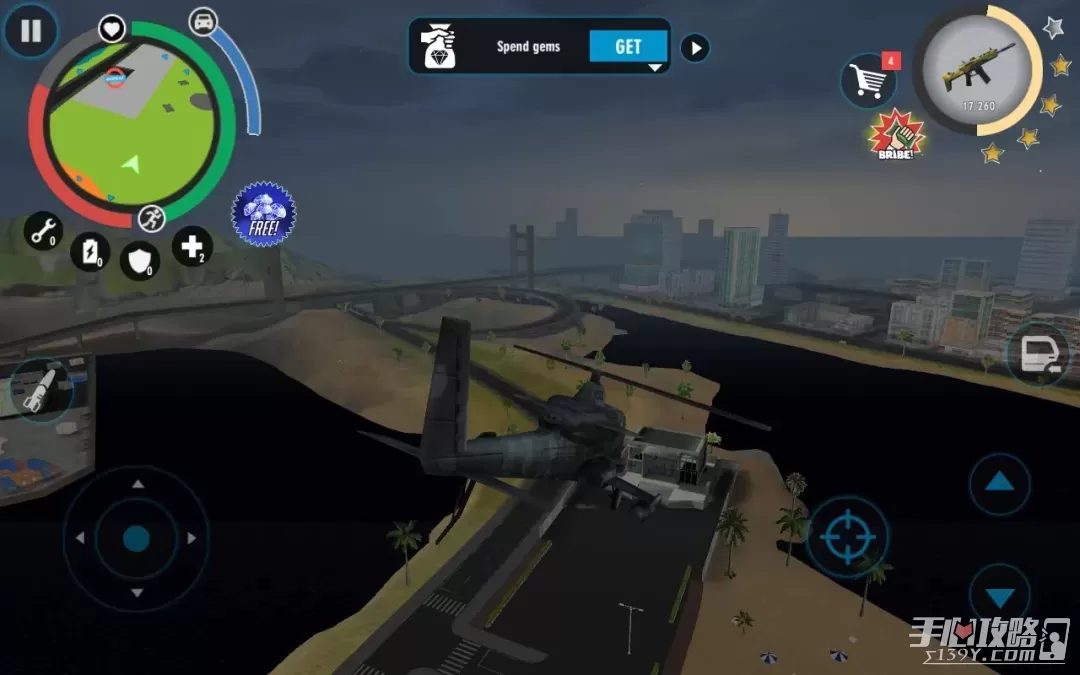Image resolution: width=1080 pixels, height=675 pixels.
Task: Tap the play arrow beside Spend gems
Action: click(x=695, y=47)
